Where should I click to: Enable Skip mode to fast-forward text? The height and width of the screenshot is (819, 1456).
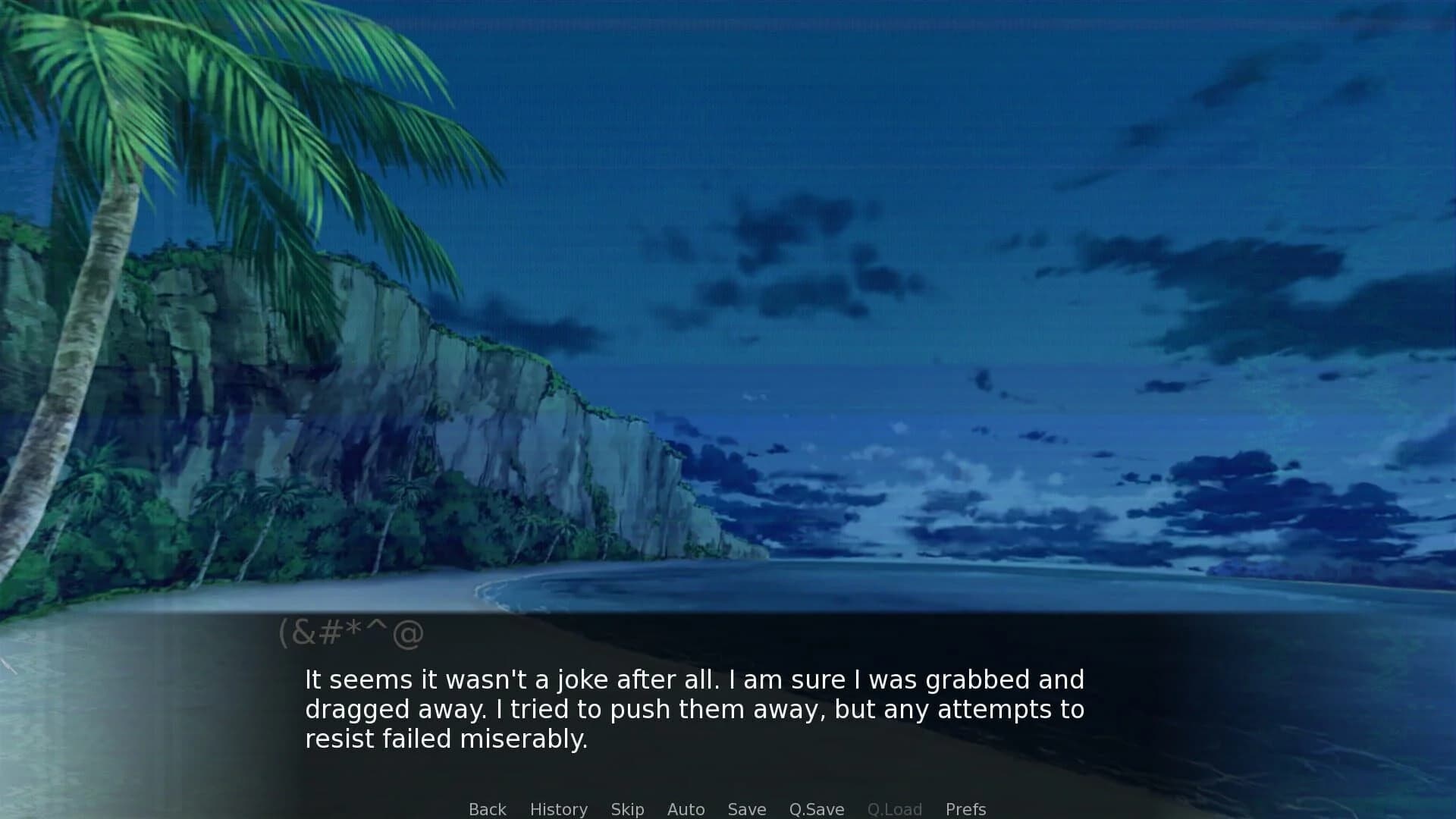coord(627,809)
